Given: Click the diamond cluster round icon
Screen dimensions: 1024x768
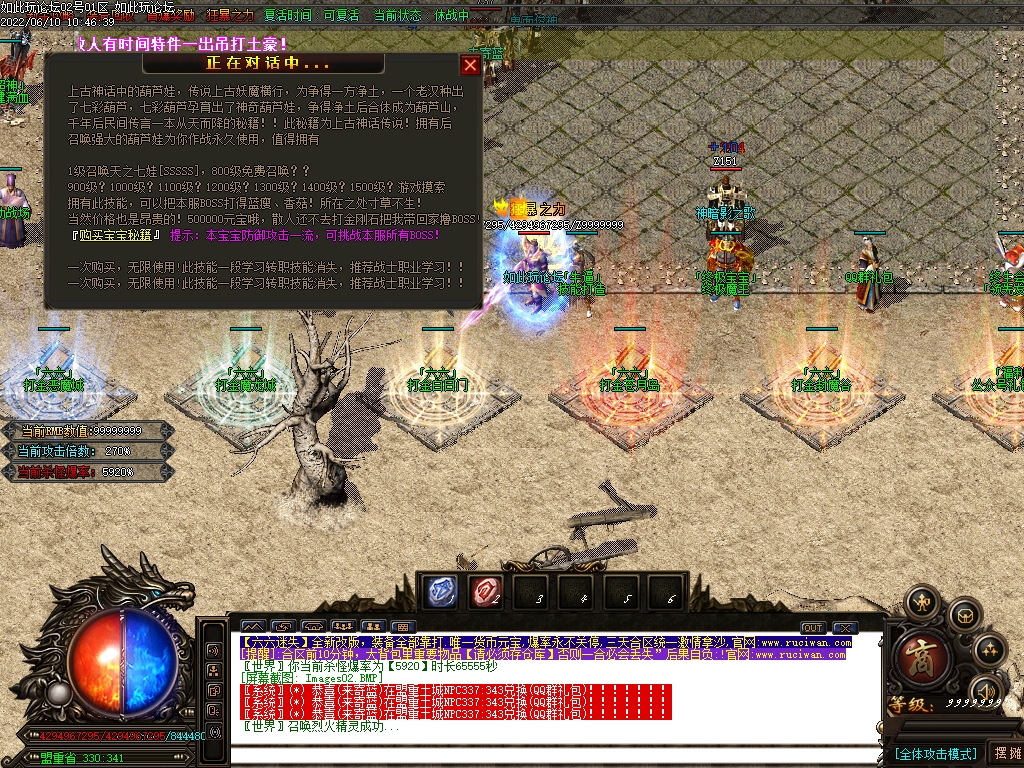Looking at the screenshot, I should coord(990,649).
